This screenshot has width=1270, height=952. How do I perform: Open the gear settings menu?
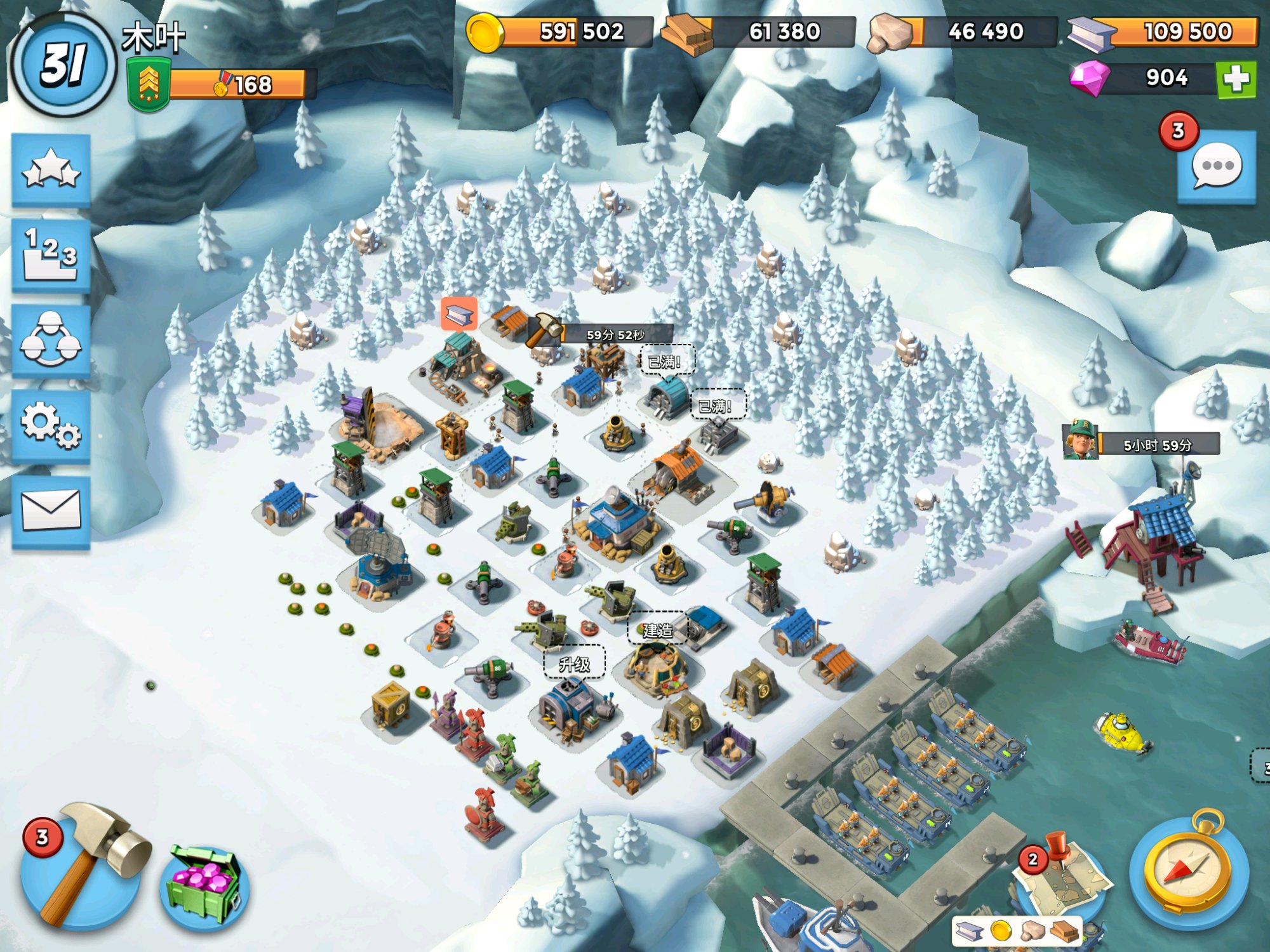[x=51, y=425]
